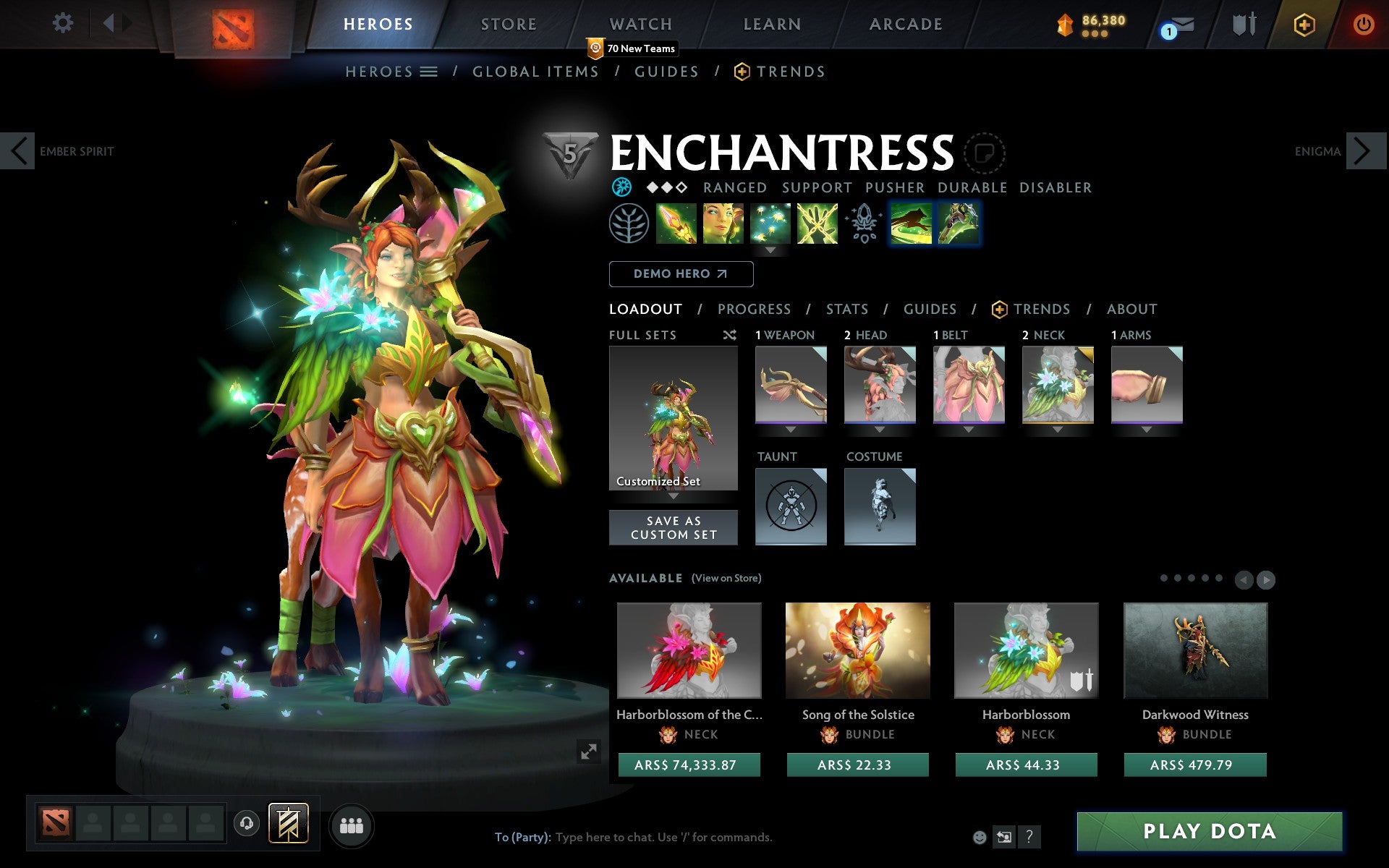Expand the Customized Set dropdown arrow
The height and width of the screenshot is (868, 1389).
coord(674,498)
